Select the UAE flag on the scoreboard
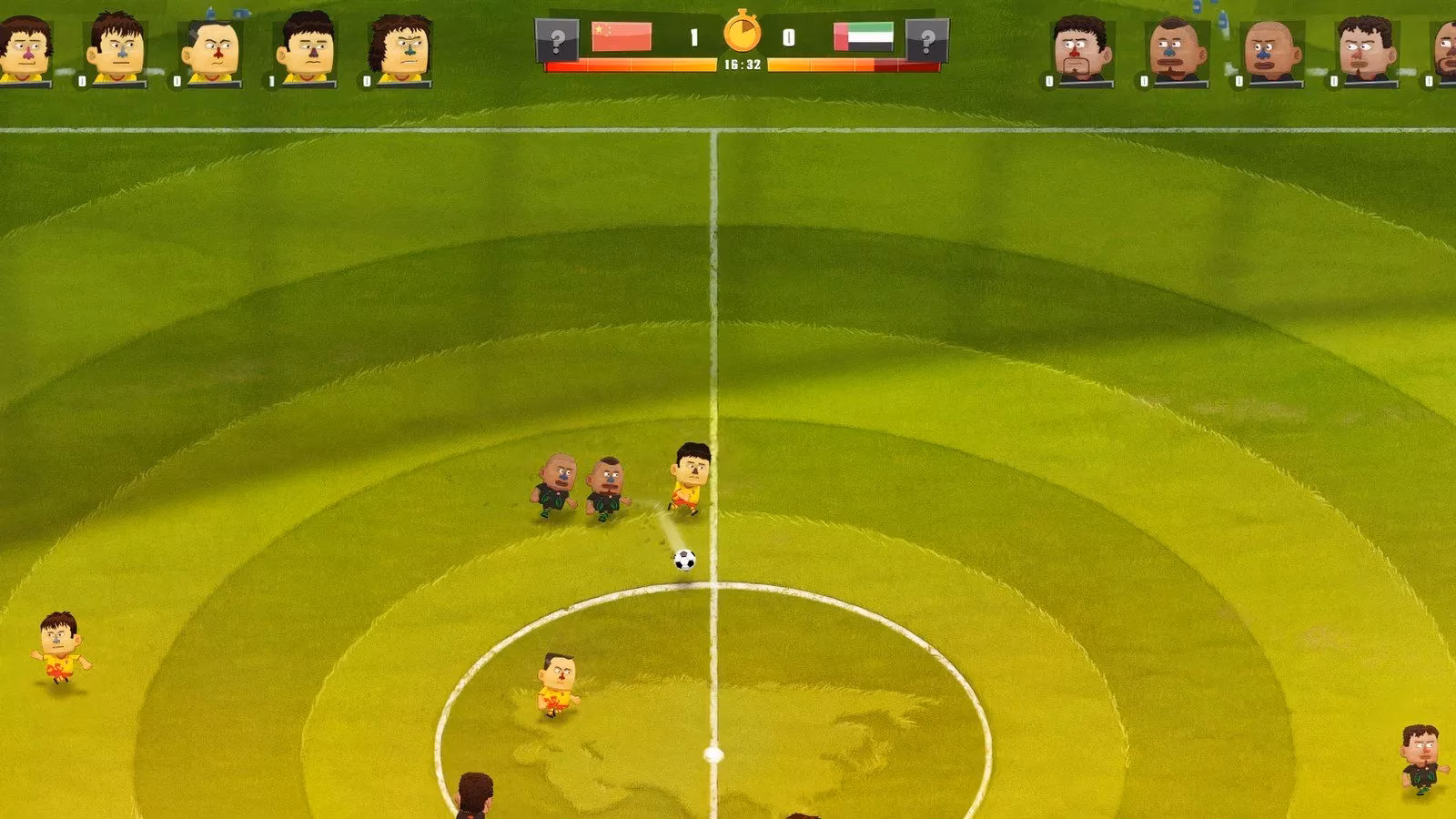1456x819 pixels. tap(863, 35)
